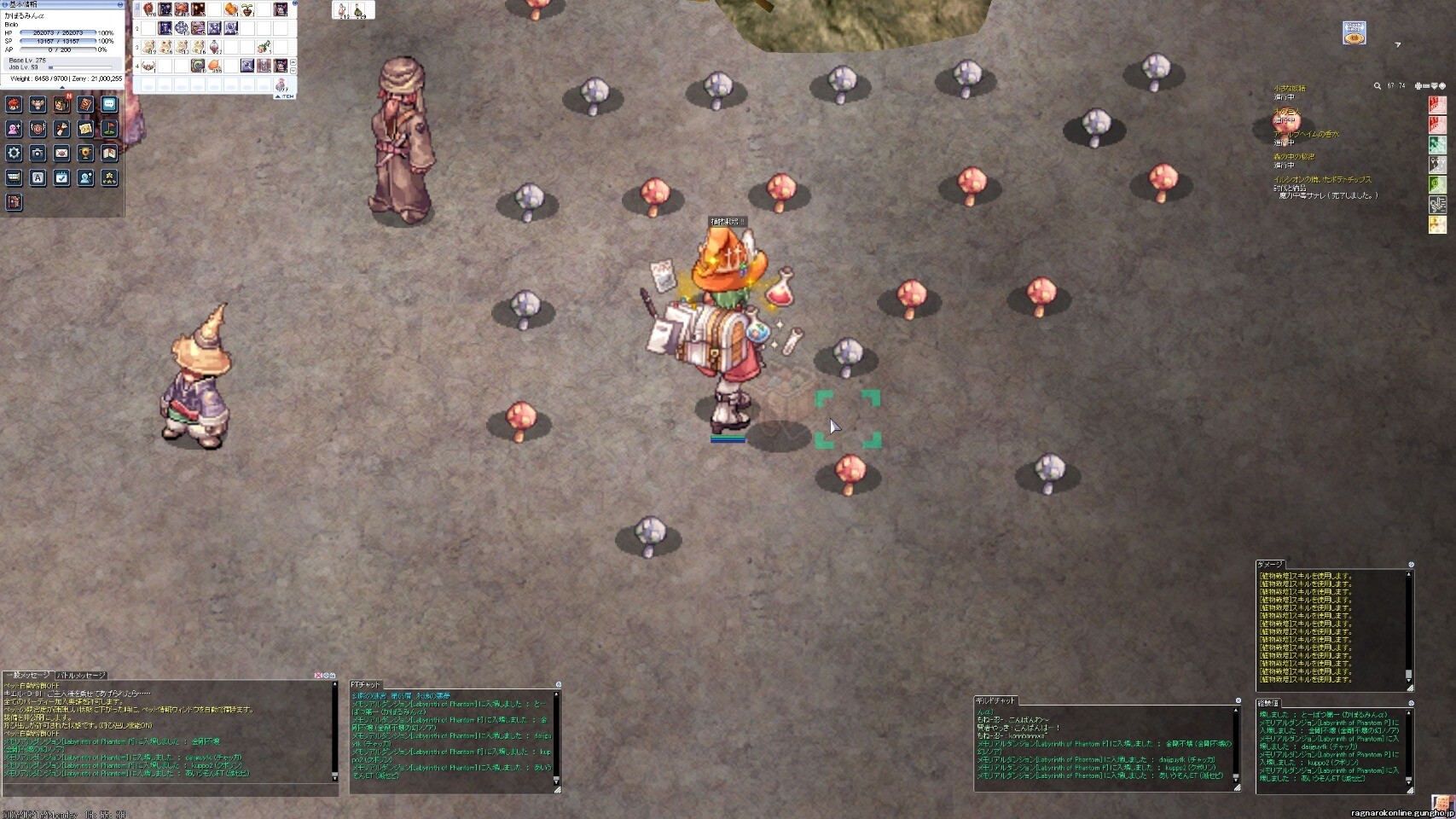Select the 森の中の秘密 quest entry
Viewport: 1456px width, 819px height.
click(x=1294, y=157)
